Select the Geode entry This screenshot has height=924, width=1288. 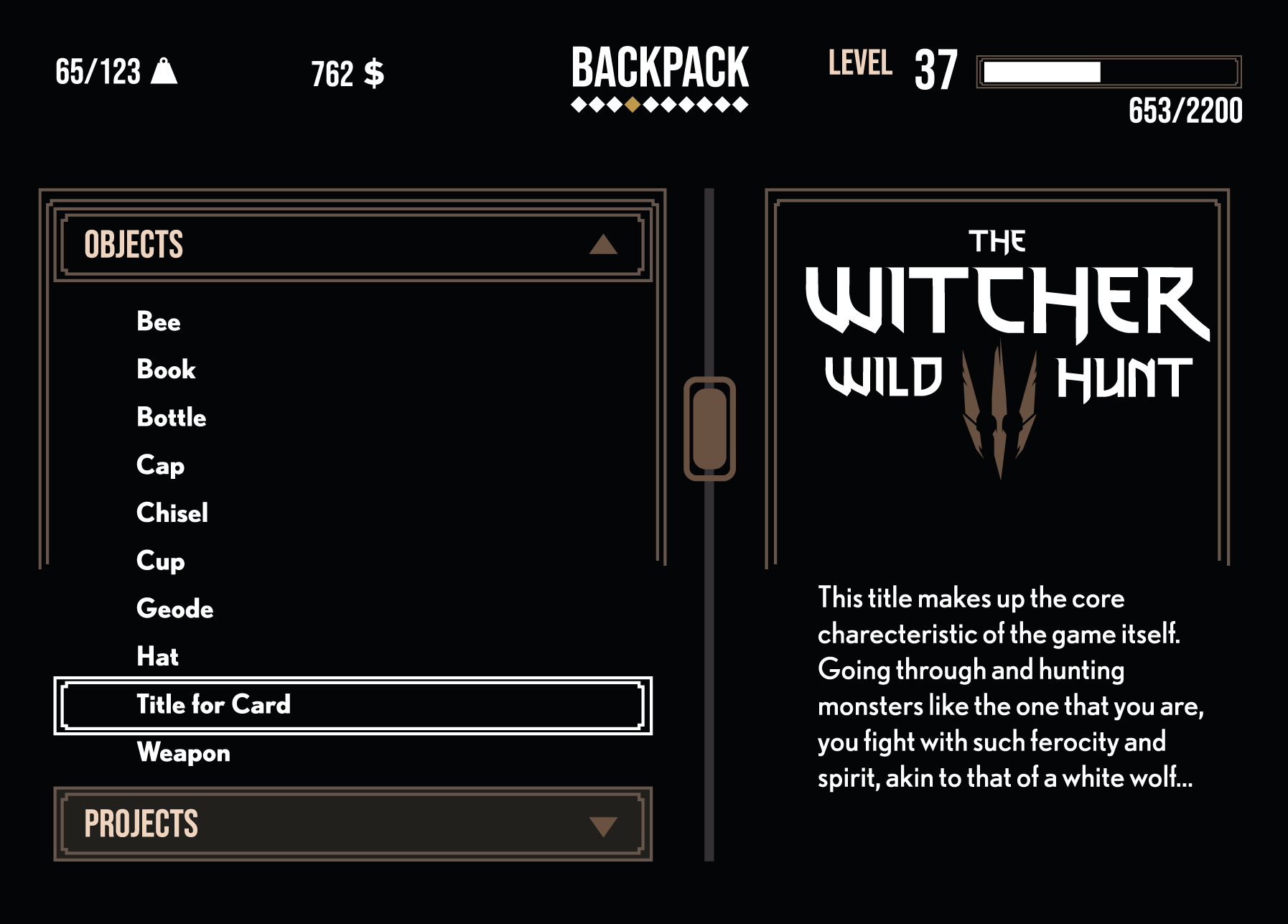[175, 609]
